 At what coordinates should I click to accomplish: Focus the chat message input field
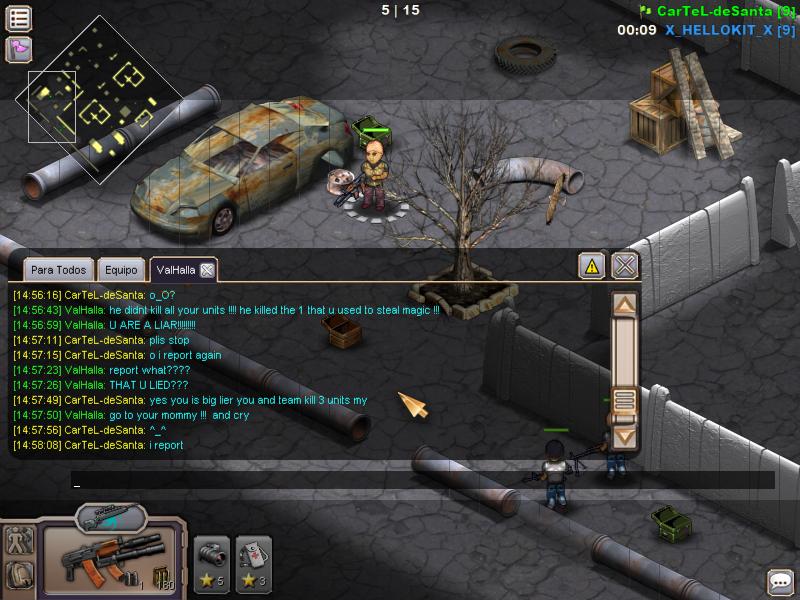420,481
